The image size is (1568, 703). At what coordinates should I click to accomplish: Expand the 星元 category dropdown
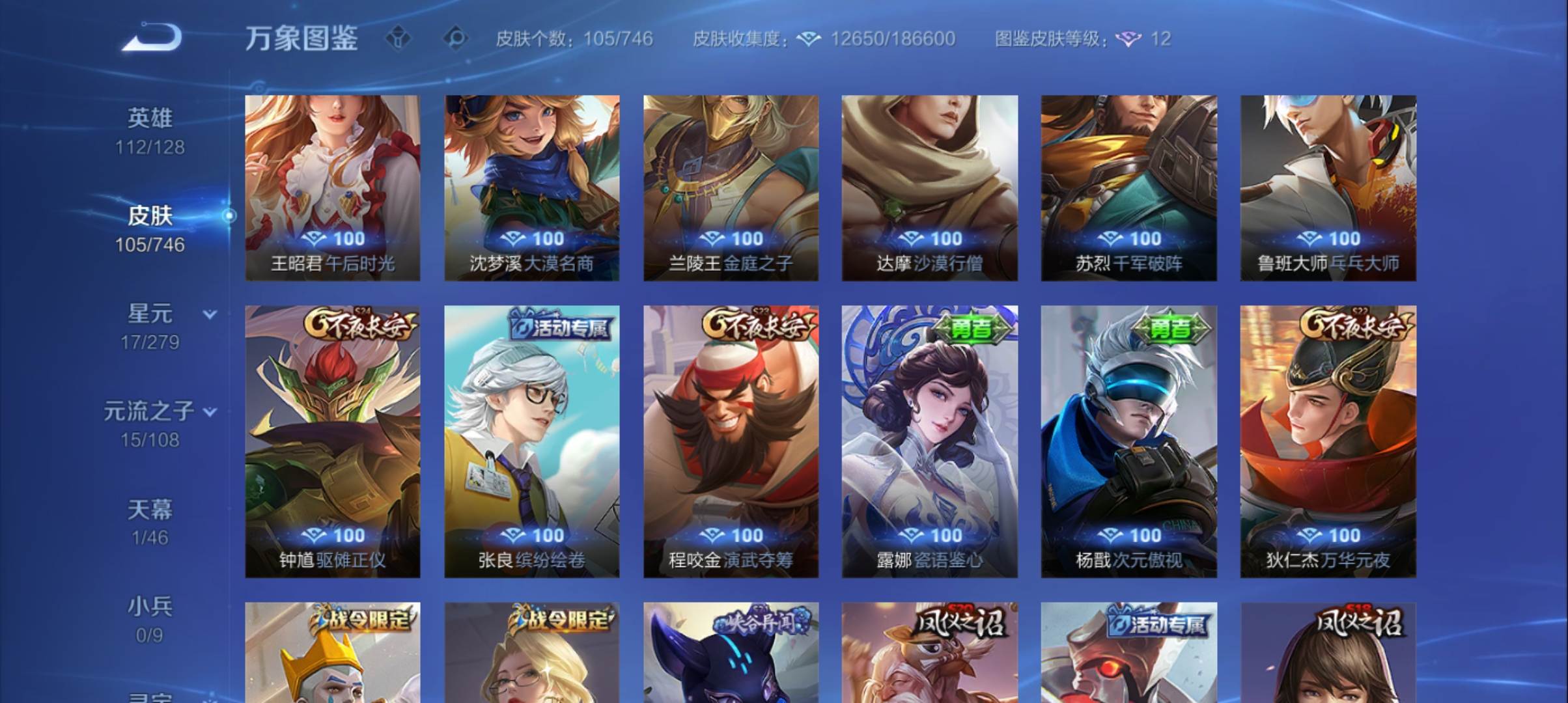(210, 313)
